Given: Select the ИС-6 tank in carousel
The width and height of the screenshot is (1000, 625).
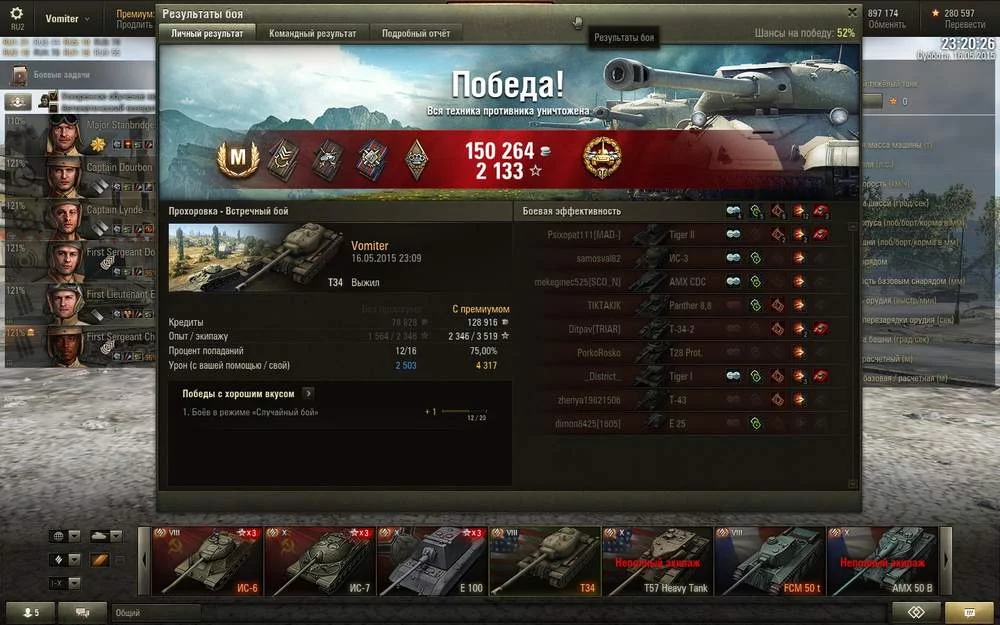Looking at the screenshot, I should pos(205,561).
